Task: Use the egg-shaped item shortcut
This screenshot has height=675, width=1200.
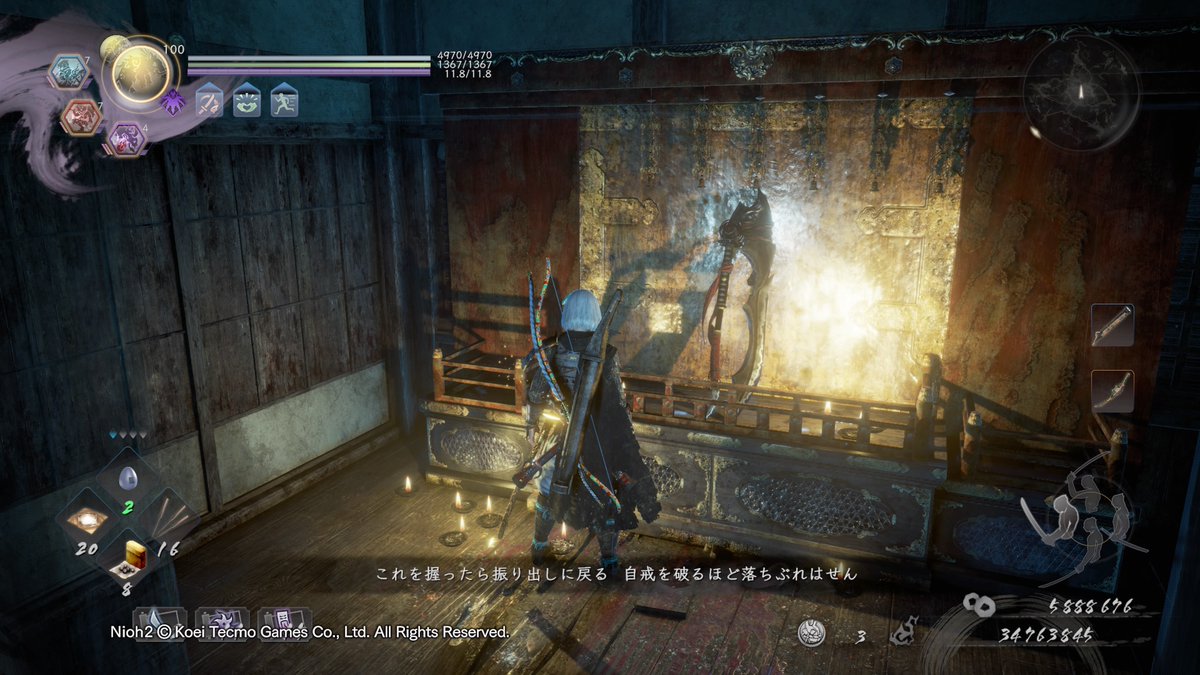Action: [x=127, y=480]
